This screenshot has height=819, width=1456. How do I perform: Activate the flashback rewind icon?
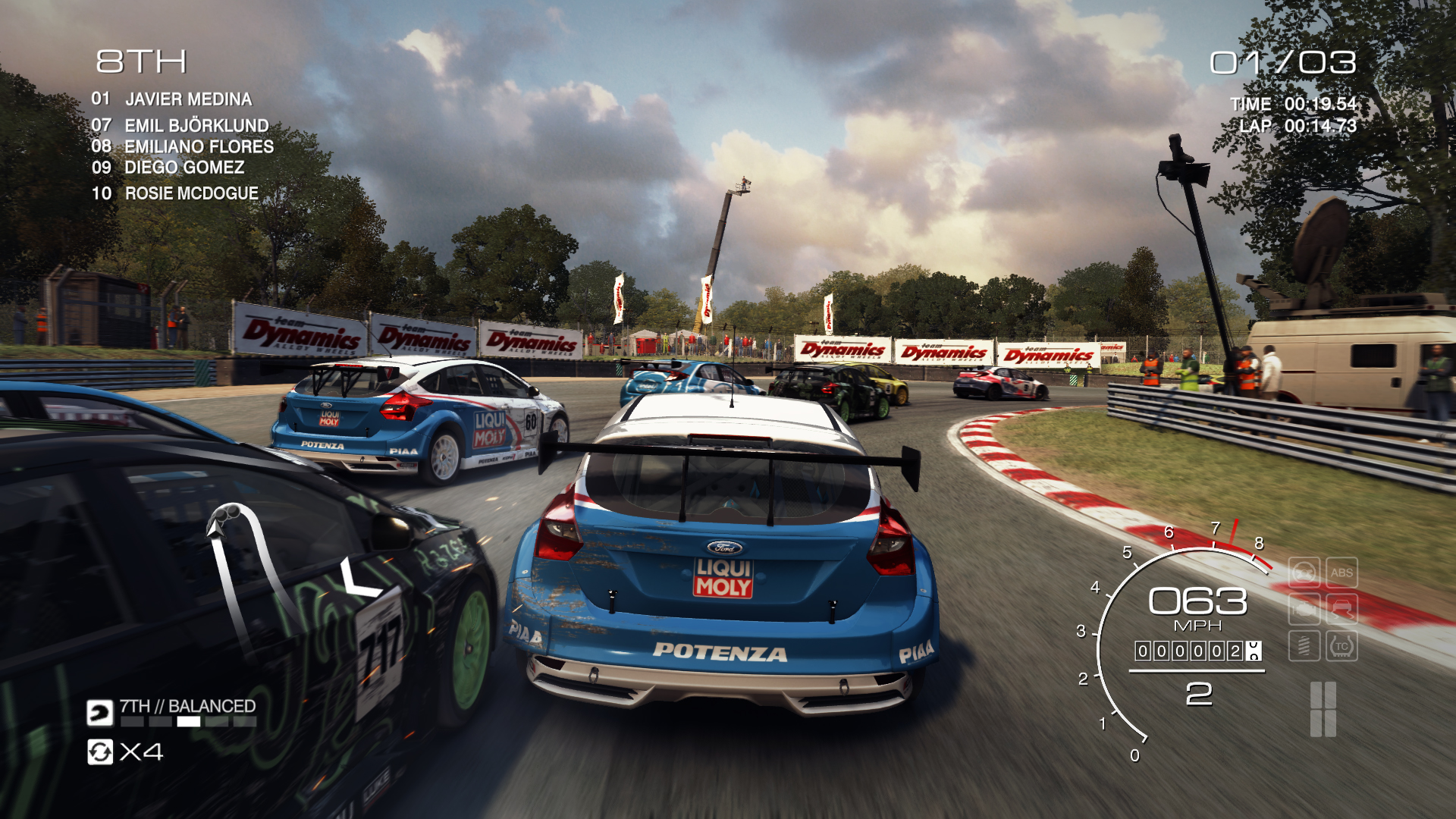coord(100,752)
